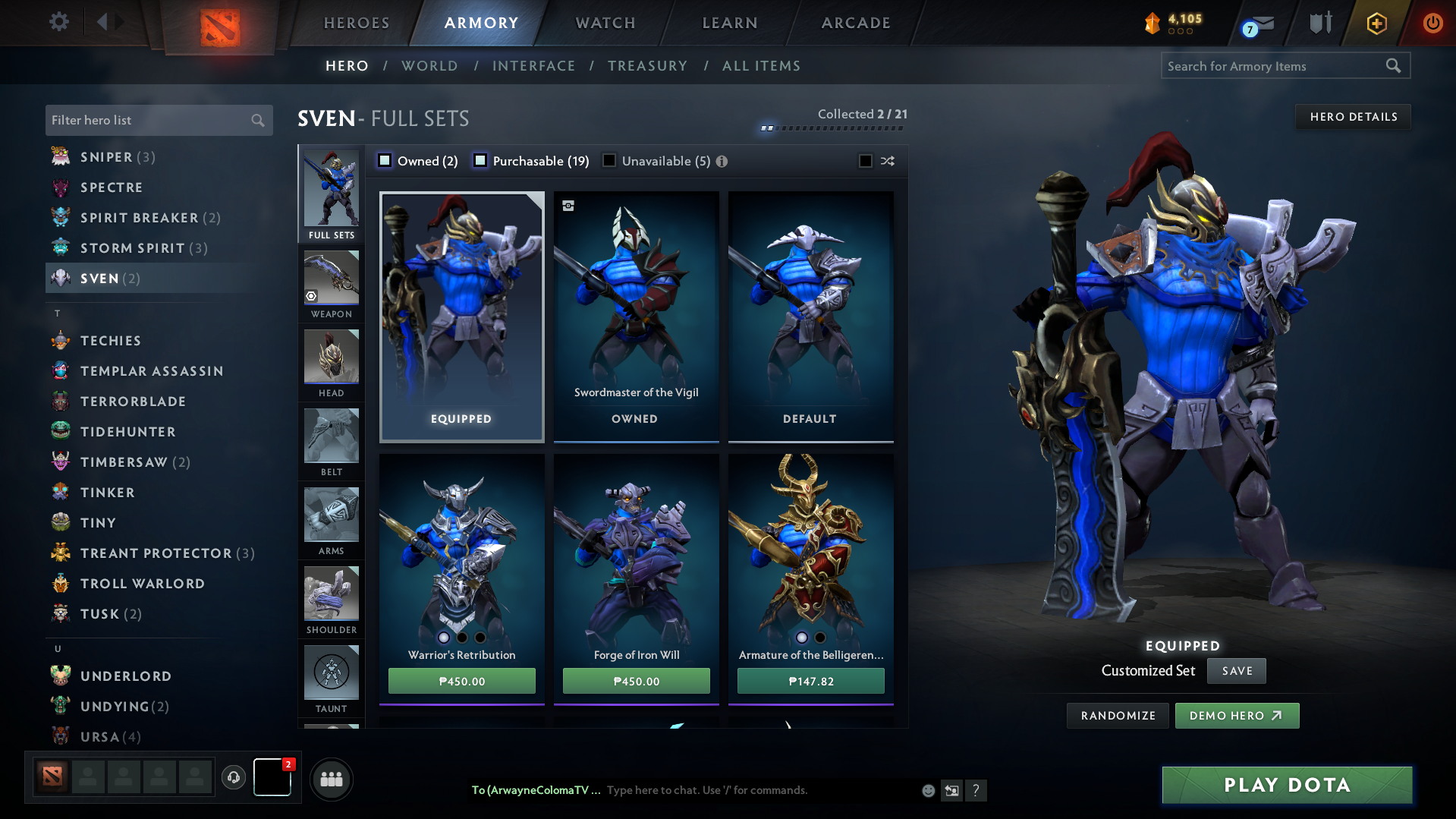
Task: Click the Get Items plus icon
Action: pyautogui.click(x=1376, y=22)
